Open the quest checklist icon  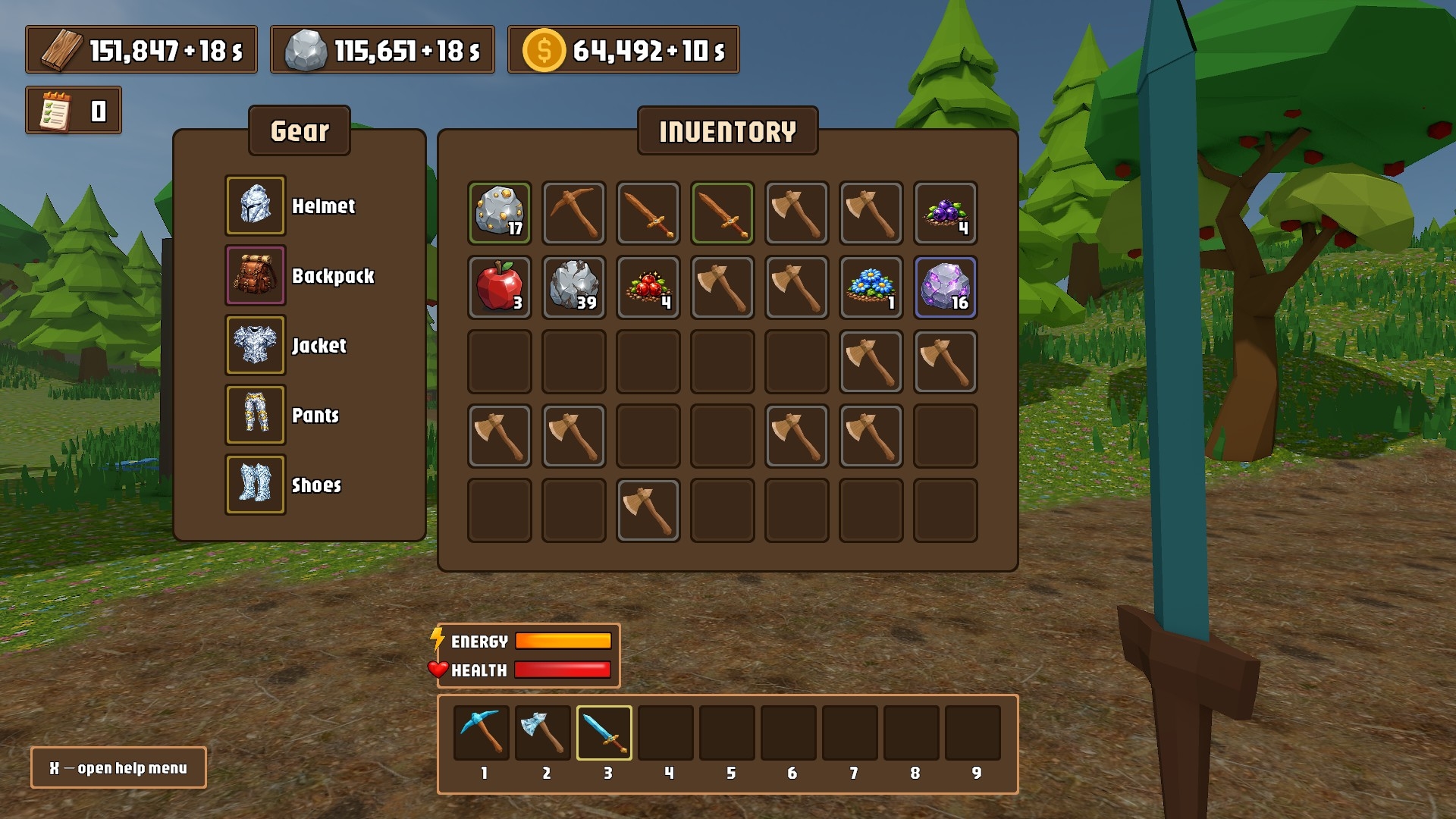[x=56, y=111]
